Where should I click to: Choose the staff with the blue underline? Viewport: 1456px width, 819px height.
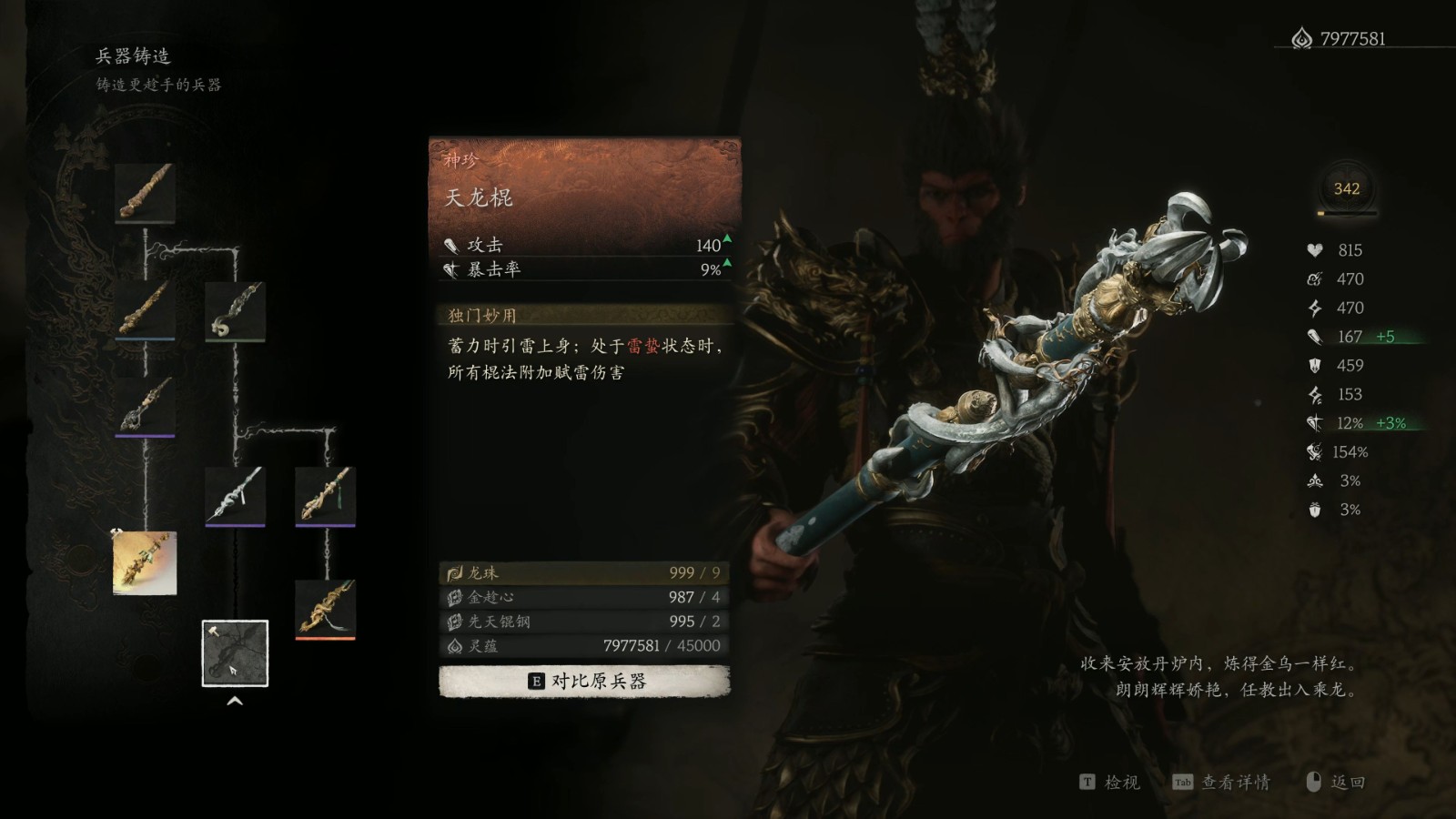coord(146,309)
